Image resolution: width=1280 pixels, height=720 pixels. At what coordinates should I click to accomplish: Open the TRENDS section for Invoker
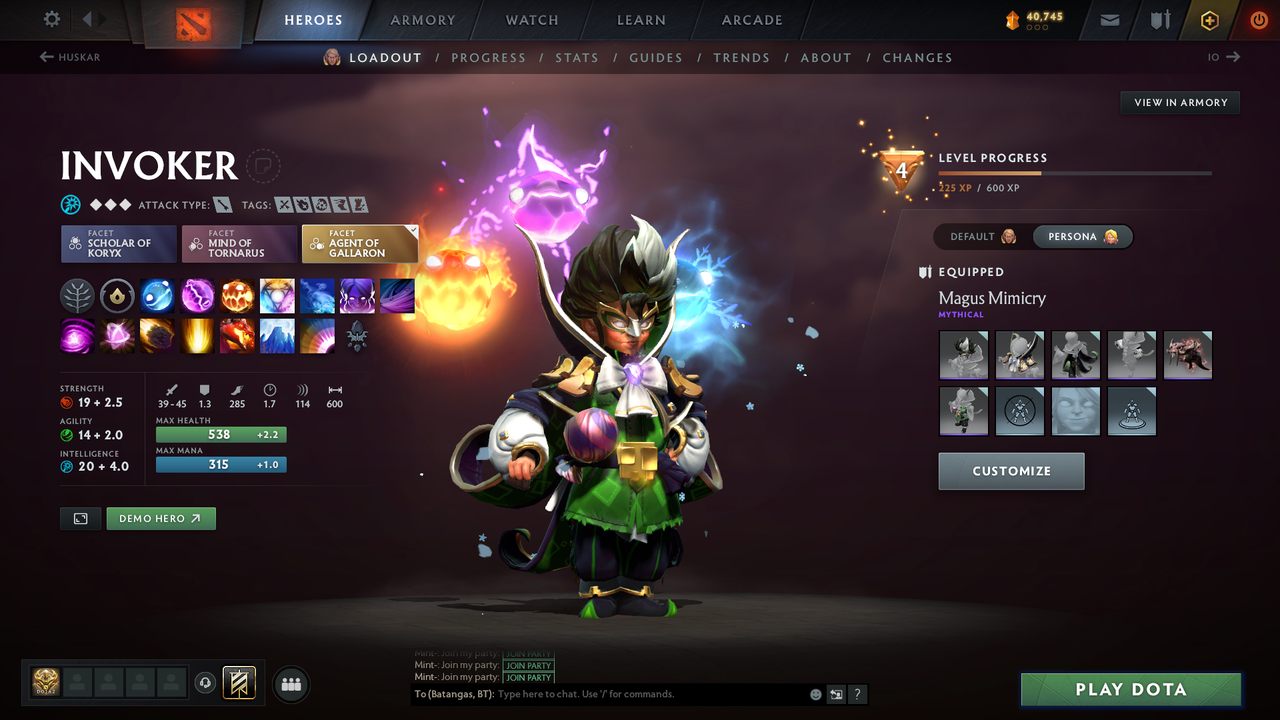click(x=742, y=57)
